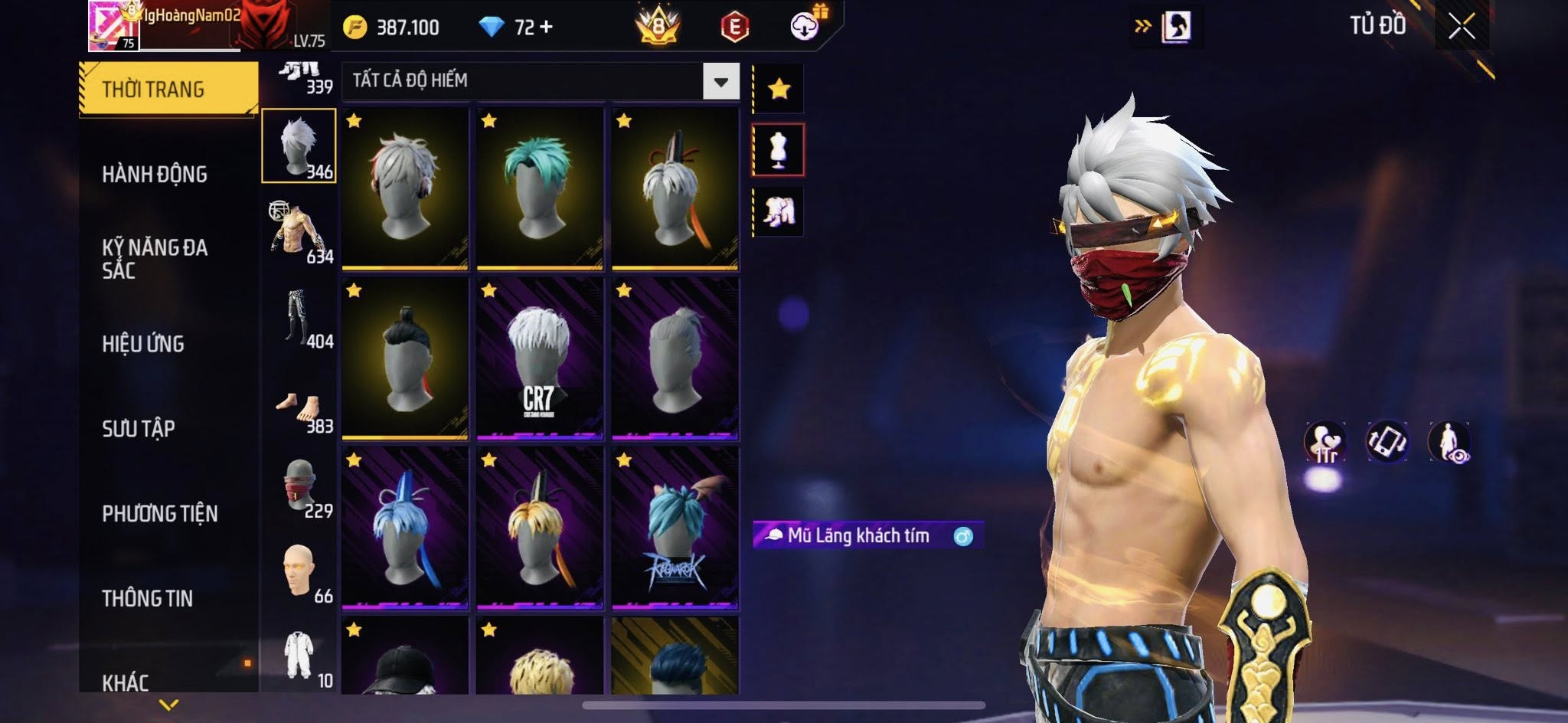Viewport: 1568px width, 723px height.
Task: Open the Sưu Tập collection tab
Action: (139, 428)
